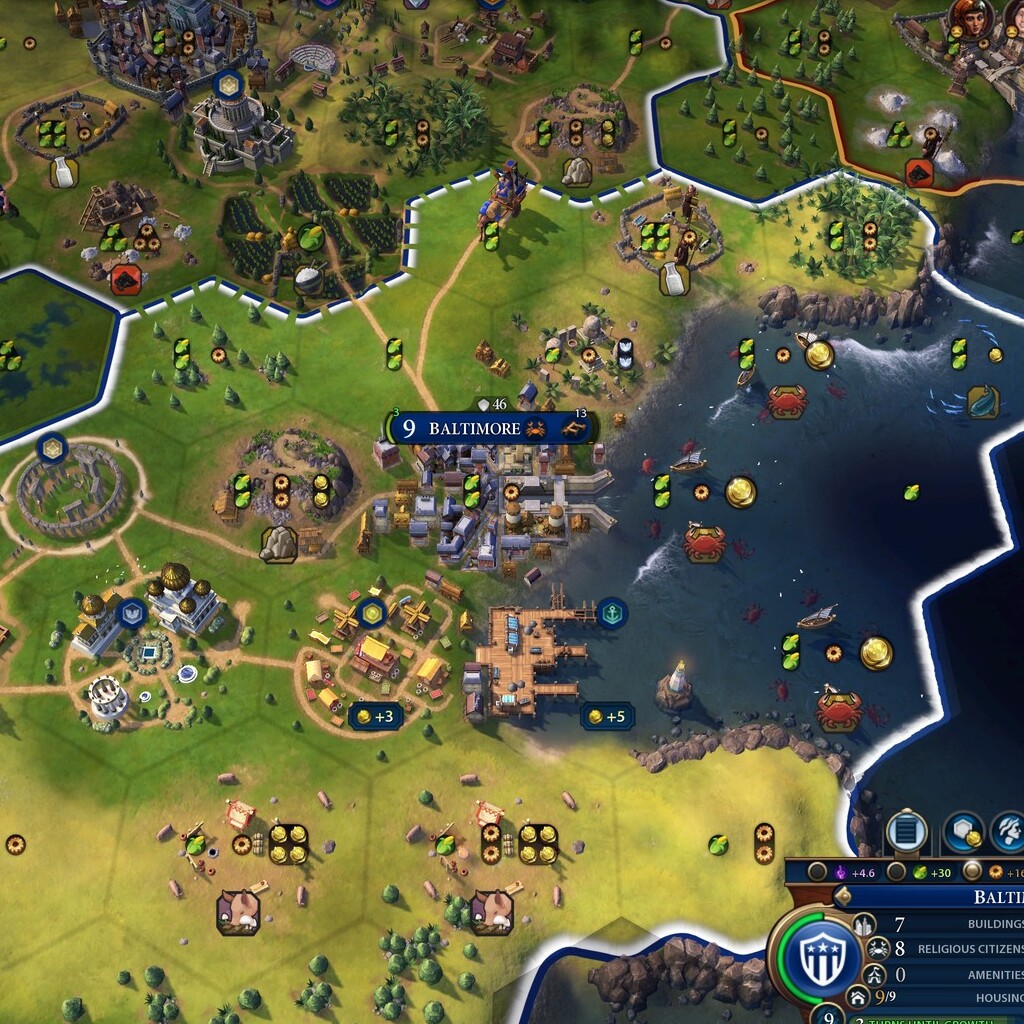This screenshot has width=1024, height=1024.
Task: Click the leader portrait in top corner
Action: [x=972, y=17]
